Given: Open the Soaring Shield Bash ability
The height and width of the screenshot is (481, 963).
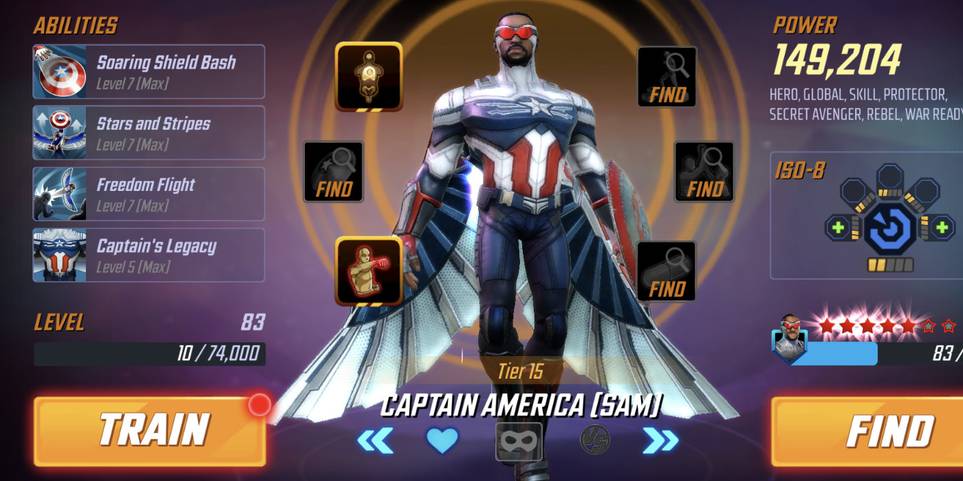Looking at the screenshot, I should pyautogui.click(x=149, y=71).
